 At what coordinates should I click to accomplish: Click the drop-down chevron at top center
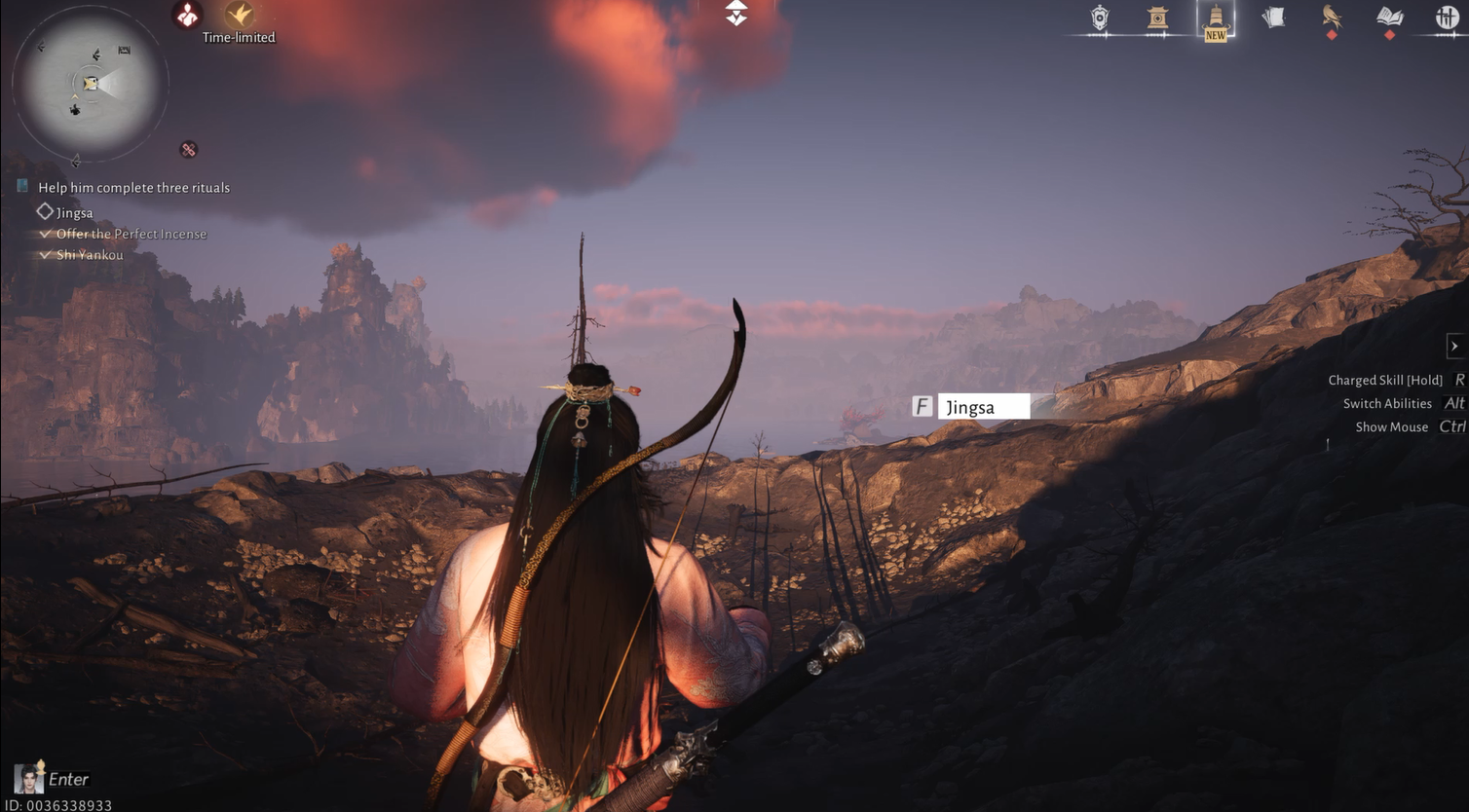[736, 13]
